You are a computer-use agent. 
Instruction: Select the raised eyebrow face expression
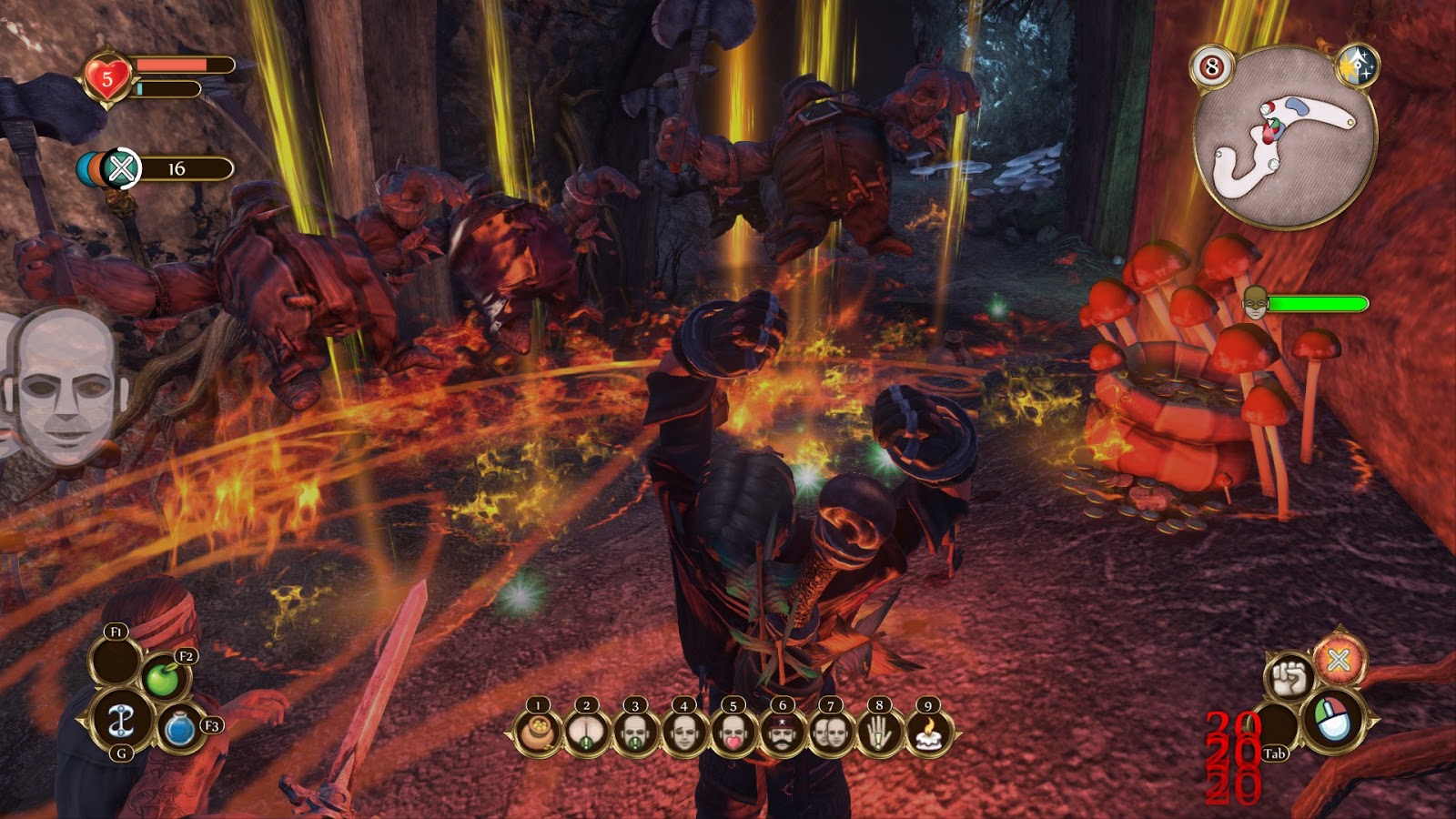pyautogui.click(x=684, y=731)
